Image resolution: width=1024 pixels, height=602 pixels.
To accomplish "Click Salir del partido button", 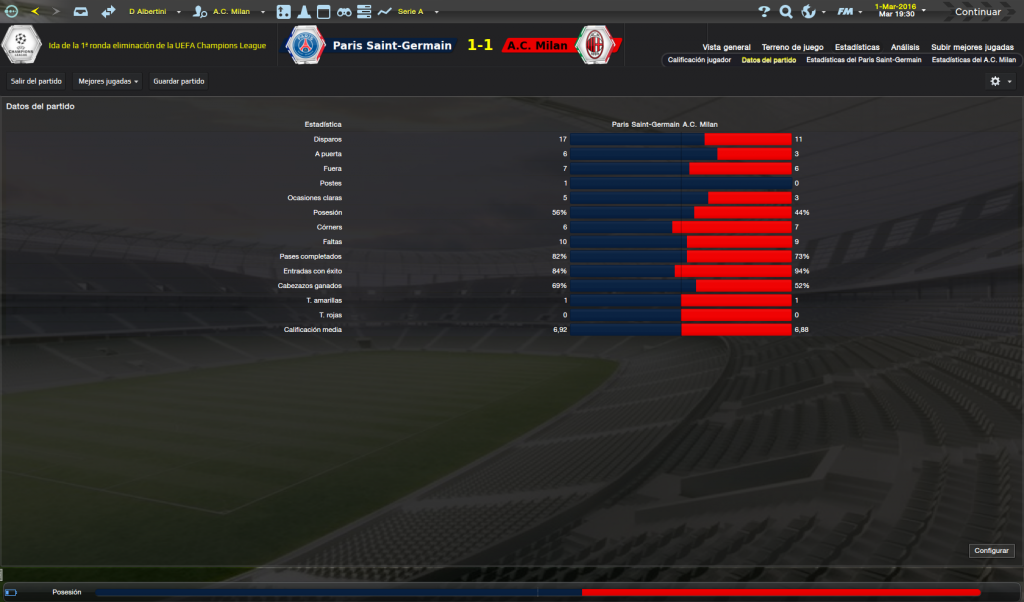I will (36, 81).
